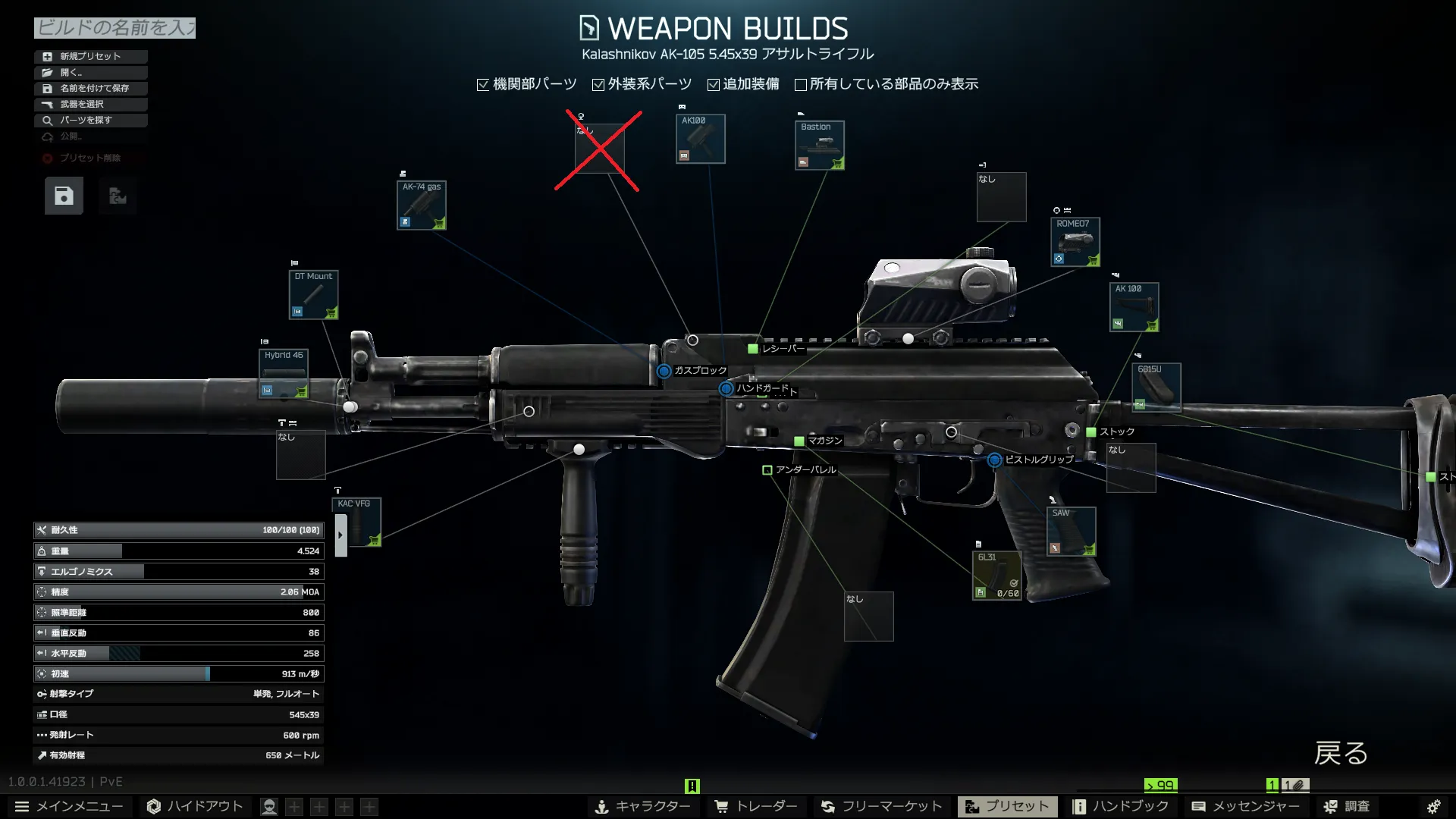The height and width of the screenshot is (819, 1456).
Task: Select the SAW pistol grip slot
Action: (x=1071, y=532)
